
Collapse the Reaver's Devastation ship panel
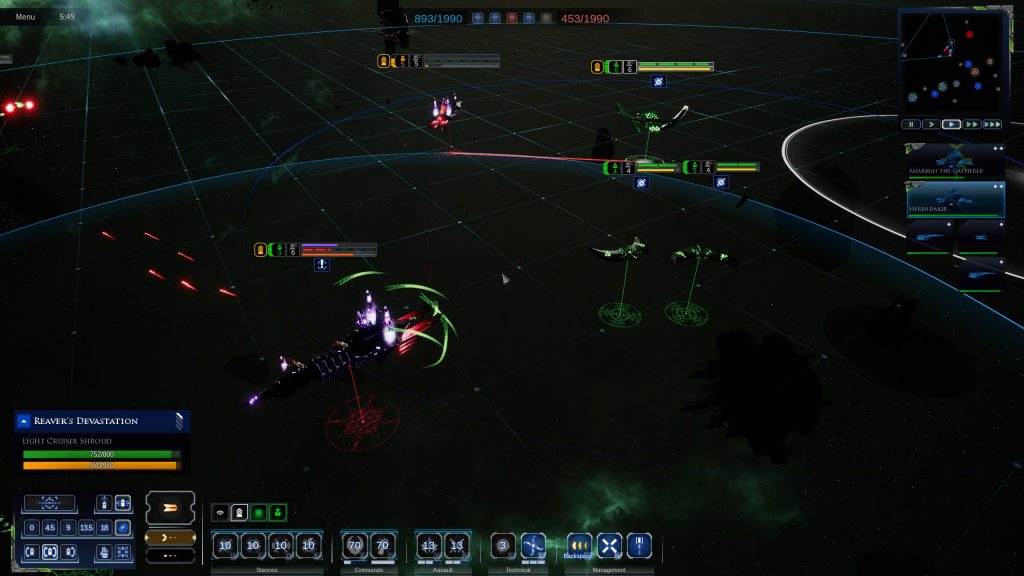coord(24,421)
